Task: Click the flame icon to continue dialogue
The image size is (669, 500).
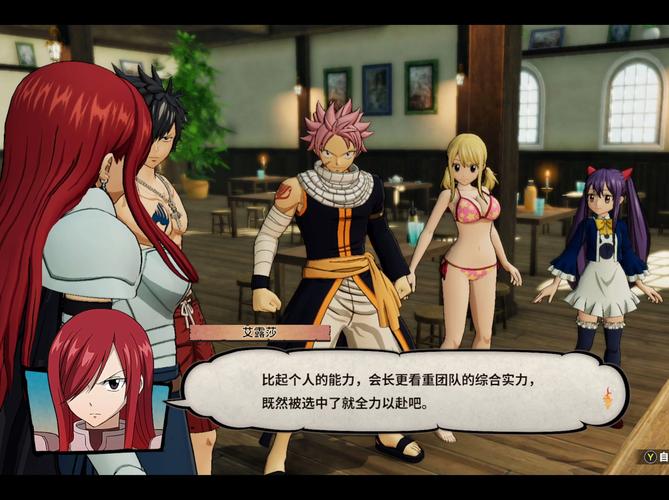Action: tap(607, 399)
